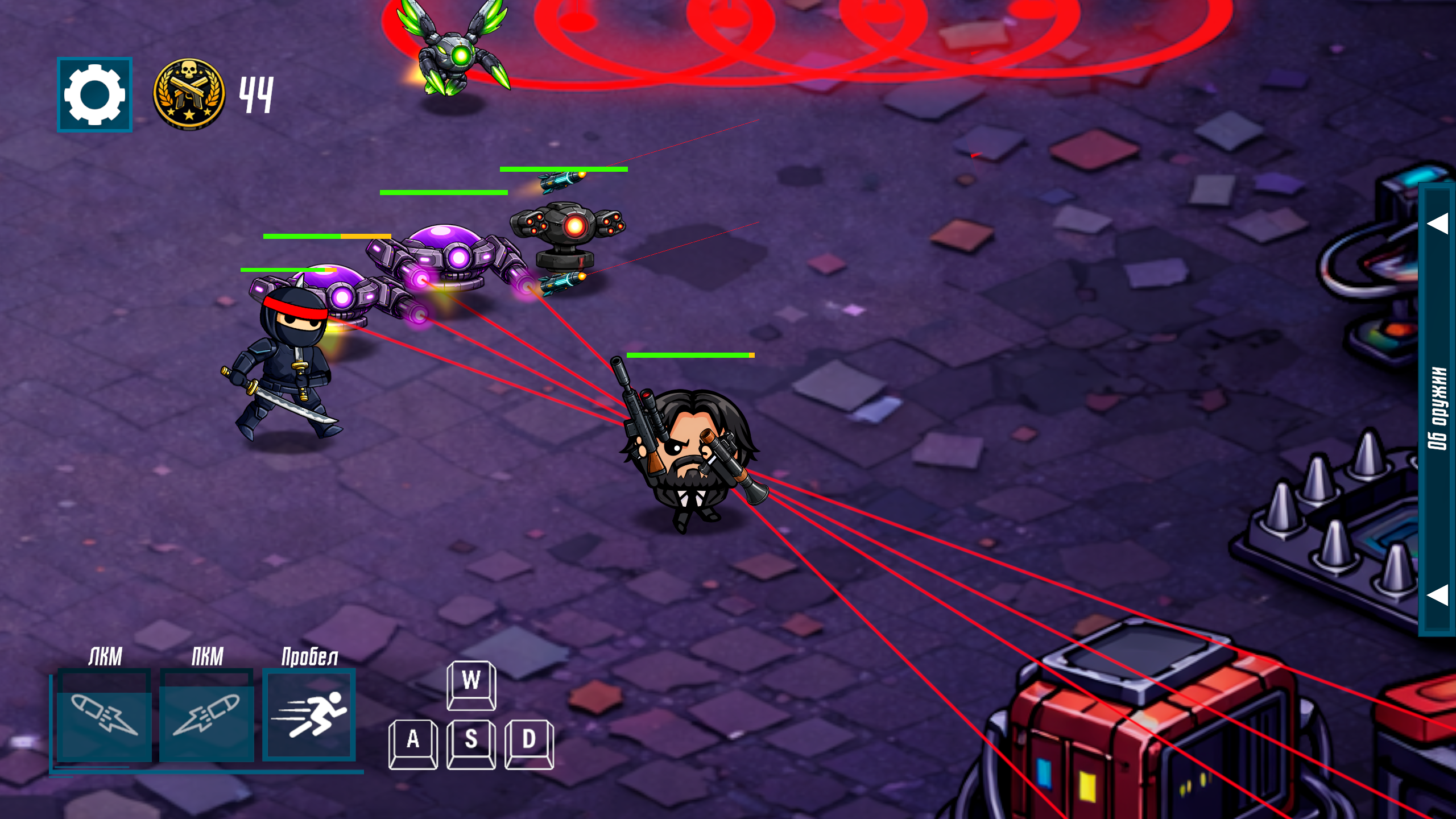
Task: Expand the «Об оружии» side panel
Action: 1437,408
